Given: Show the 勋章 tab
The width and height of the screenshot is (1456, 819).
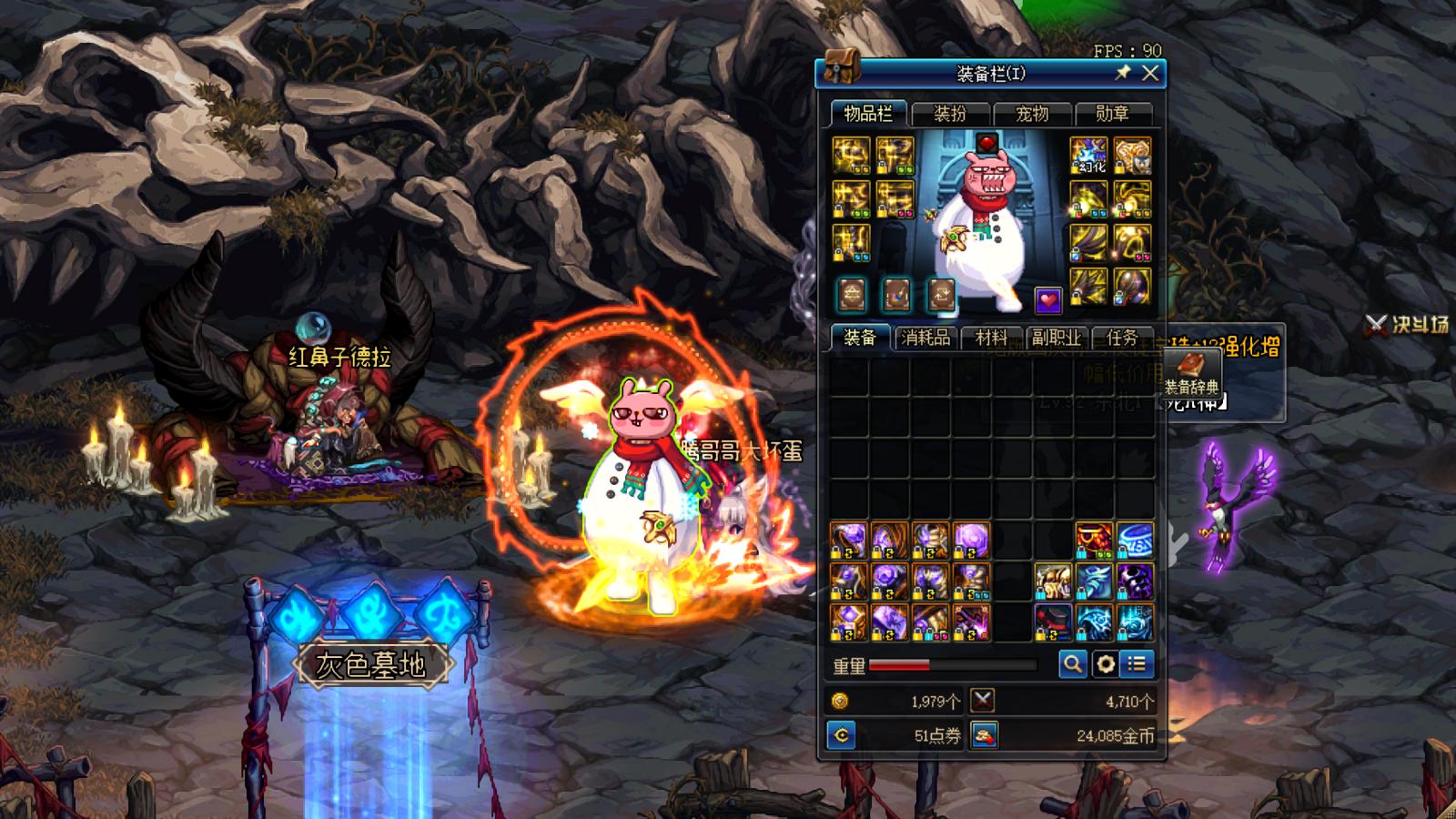Looking at the screenshot, I should 1112,114.
